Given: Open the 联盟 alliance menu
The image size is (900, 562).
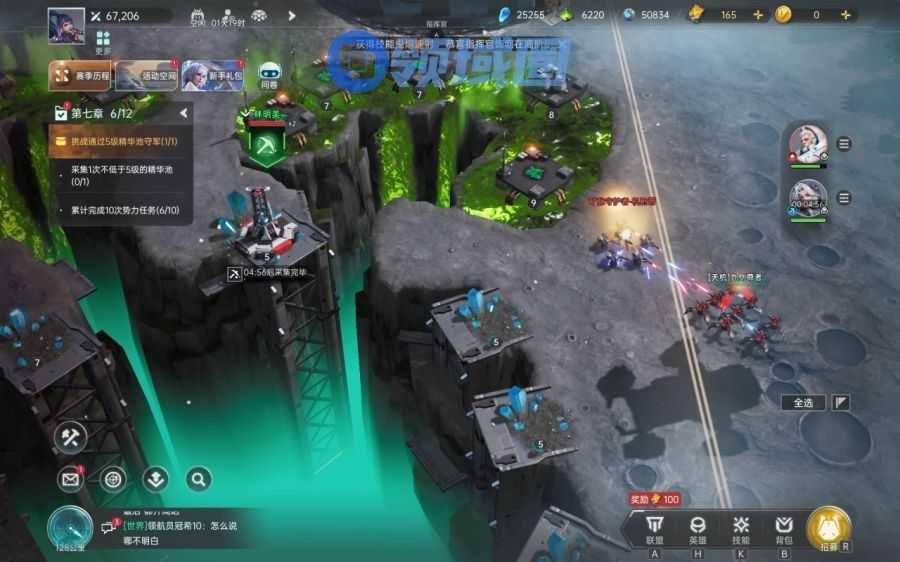Looking at the screenshot, I should click(x=654, y=529).
